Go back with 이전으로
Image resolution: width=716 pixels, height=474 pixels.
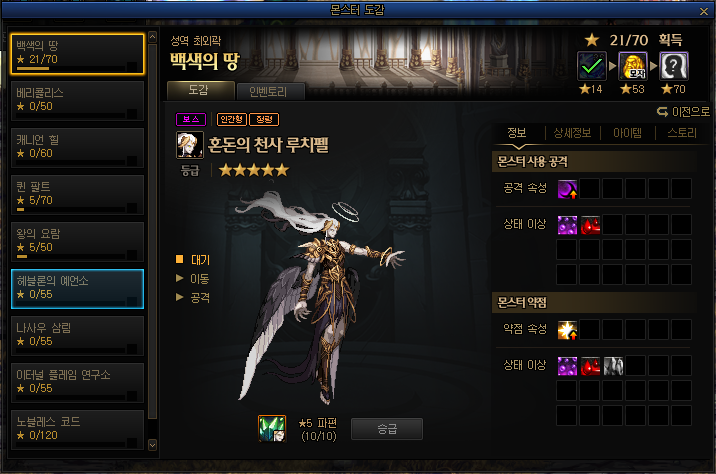point(684,111)
